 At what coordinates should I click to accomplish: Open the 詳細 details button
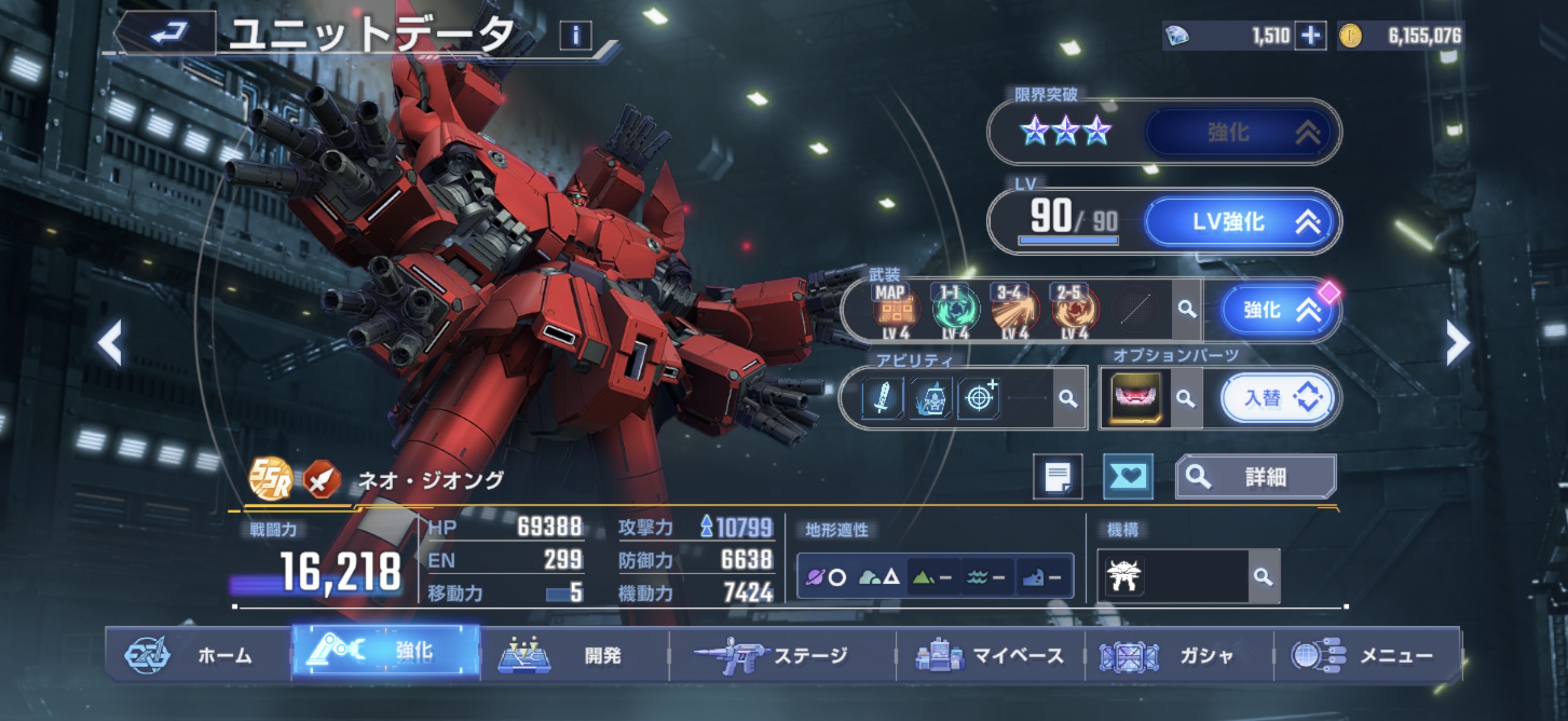[1256, 477]
